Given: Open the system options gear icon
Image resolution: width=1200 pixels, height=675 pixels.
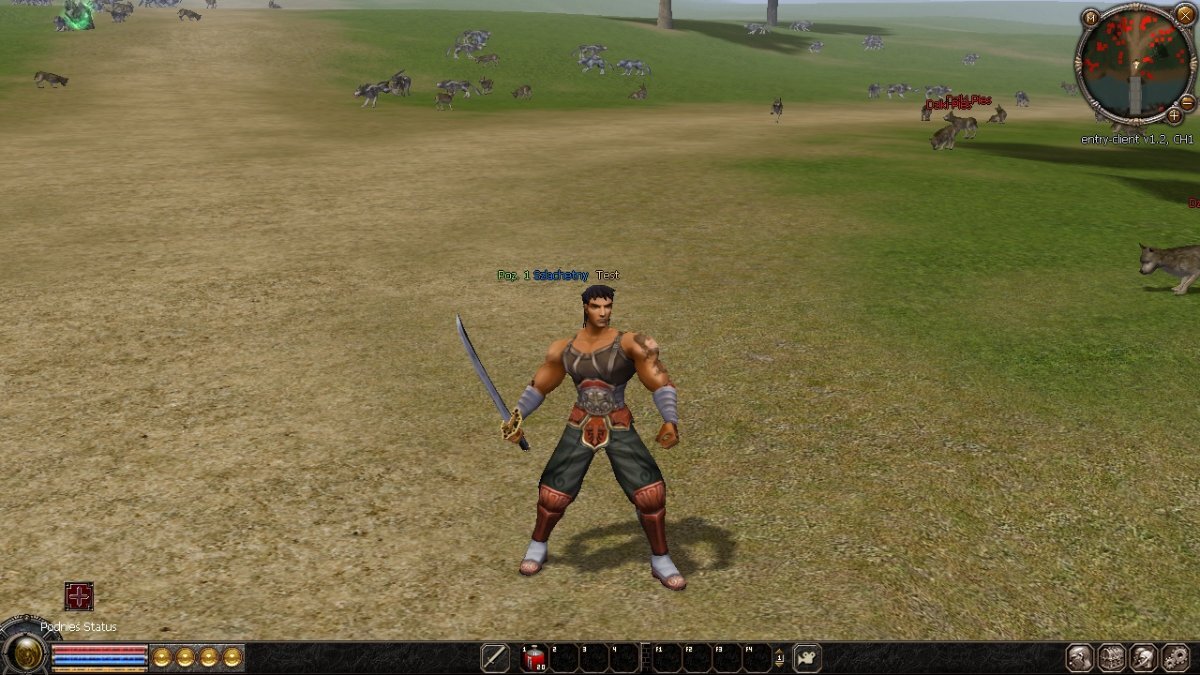Looking at the screenshot, I should point(1175,657).
